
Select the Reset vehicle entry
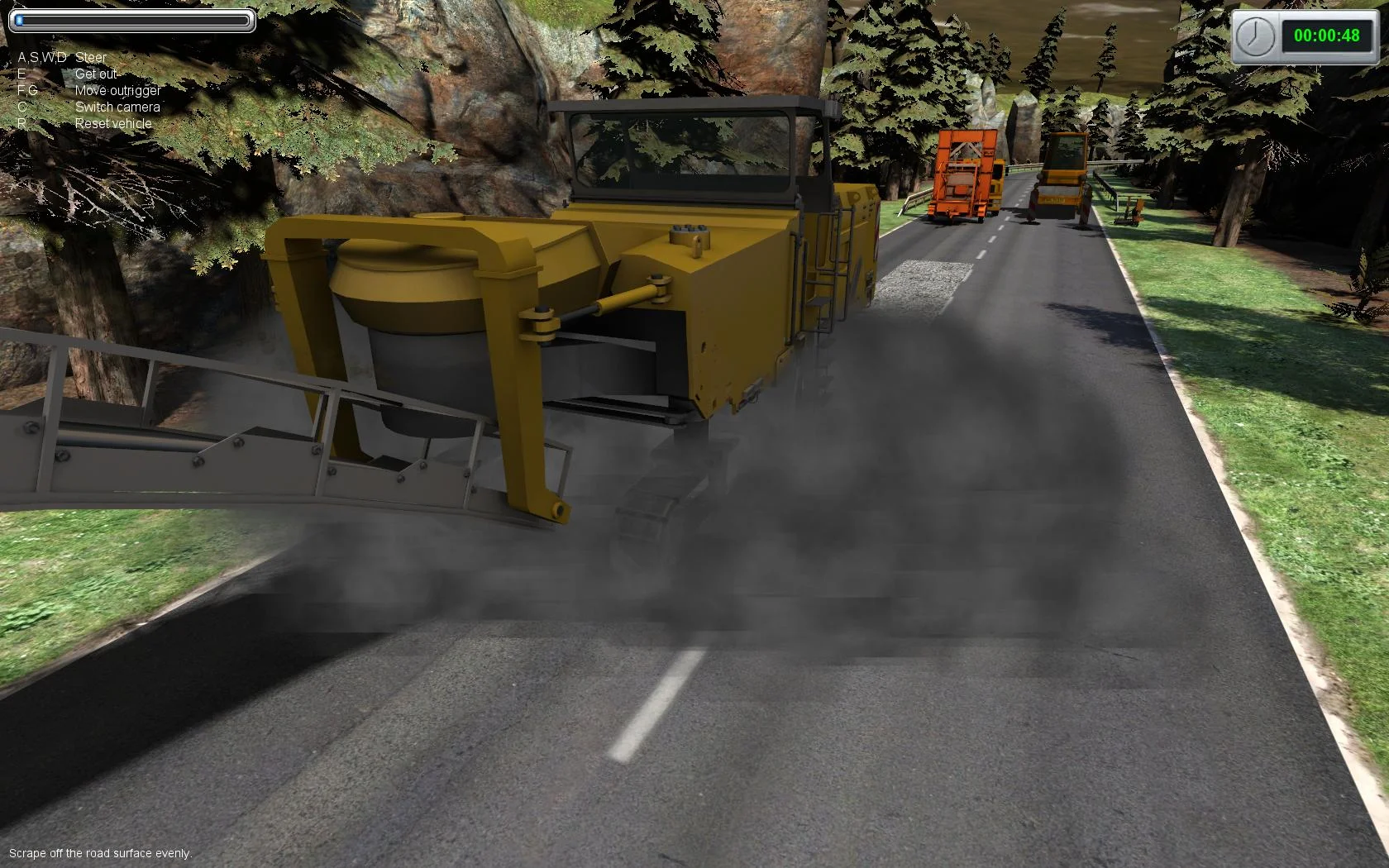tap(112, 122)
